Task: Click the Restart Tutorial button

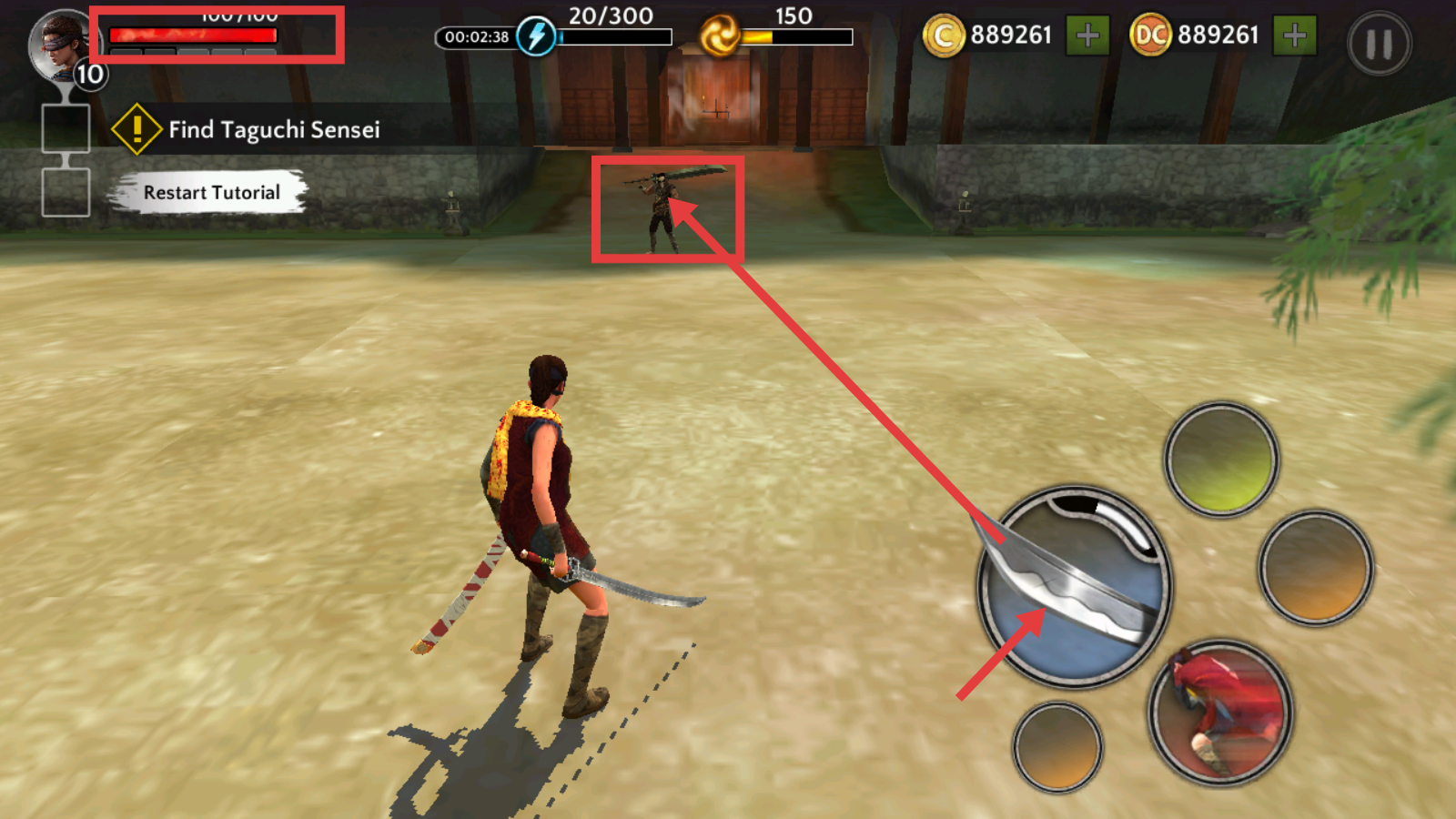Action: tap(211, 193)
